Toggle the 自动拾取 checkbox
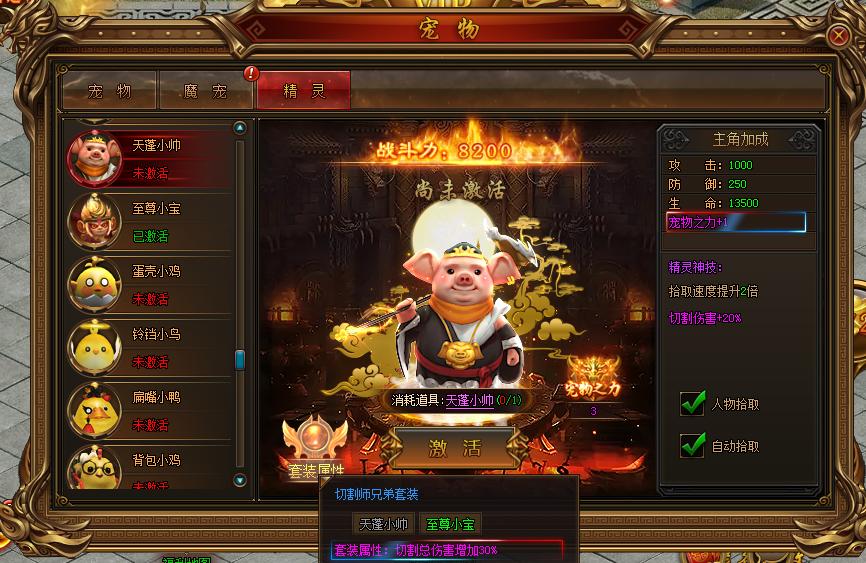866x563 pixels. coord(693,446)
